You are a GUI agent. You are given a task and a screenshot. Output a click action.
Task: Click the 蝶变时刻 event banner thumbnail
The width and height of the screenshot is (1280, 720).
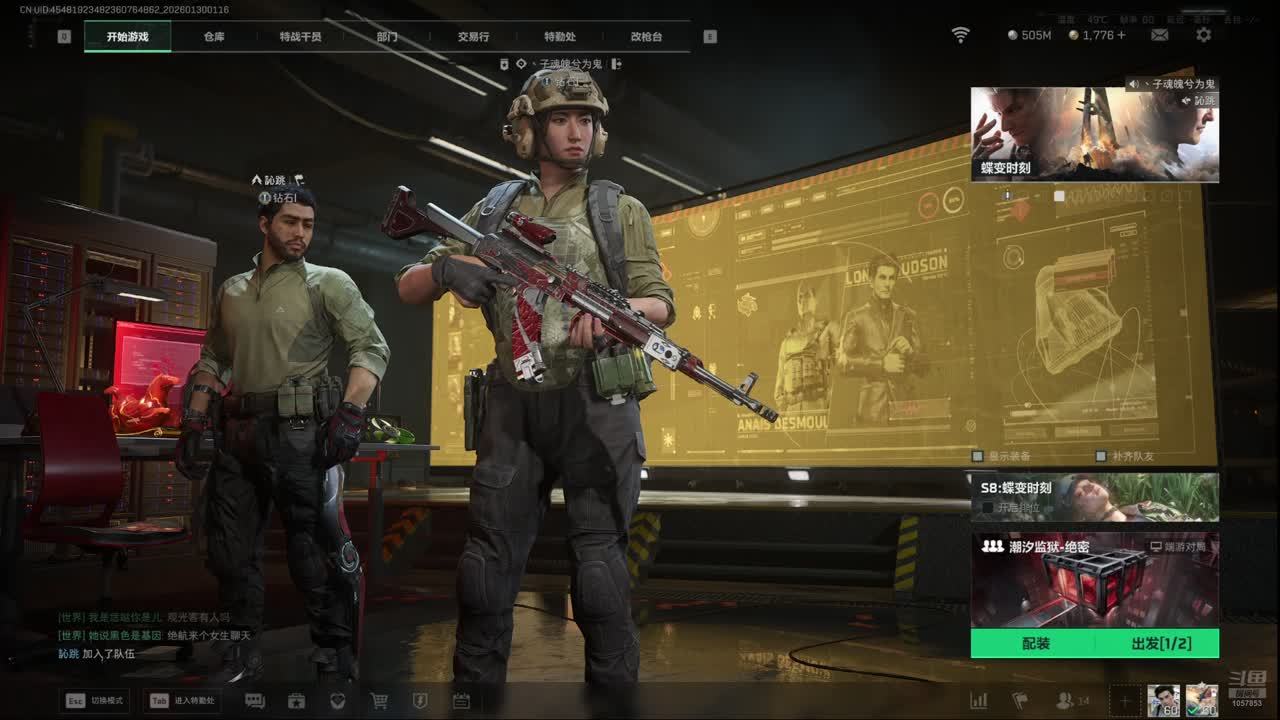[1094, 134]
